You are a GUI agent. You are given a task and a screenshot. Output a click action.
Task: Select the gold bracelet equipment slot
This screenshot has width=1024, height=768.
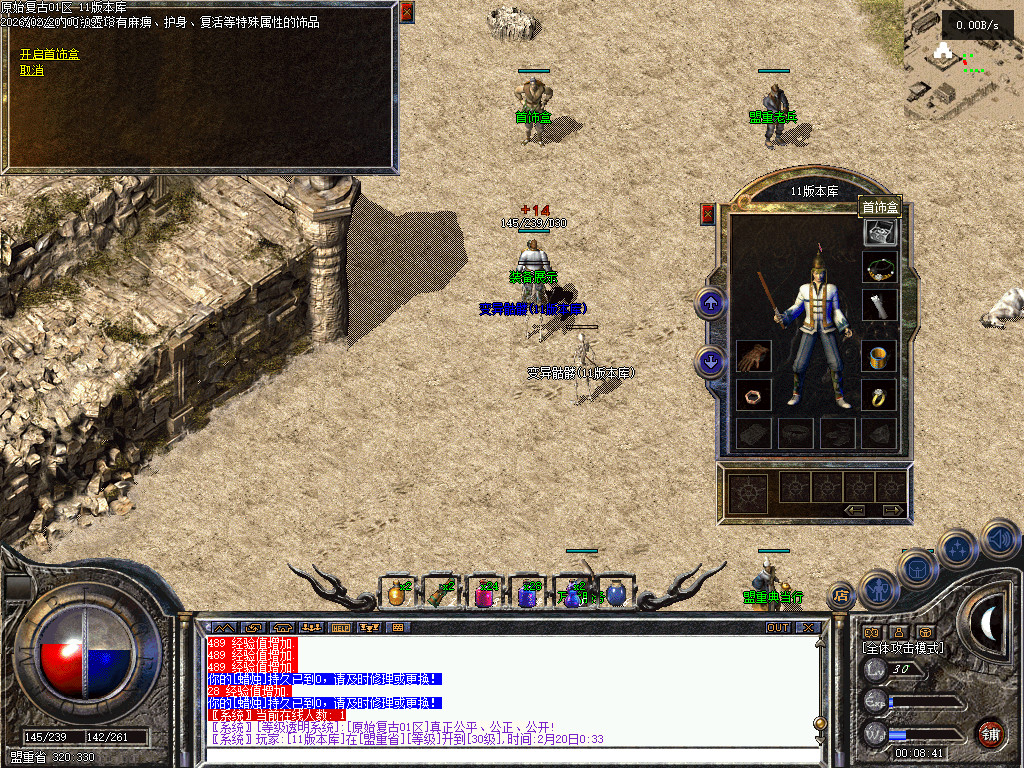(x=880, y=357)
